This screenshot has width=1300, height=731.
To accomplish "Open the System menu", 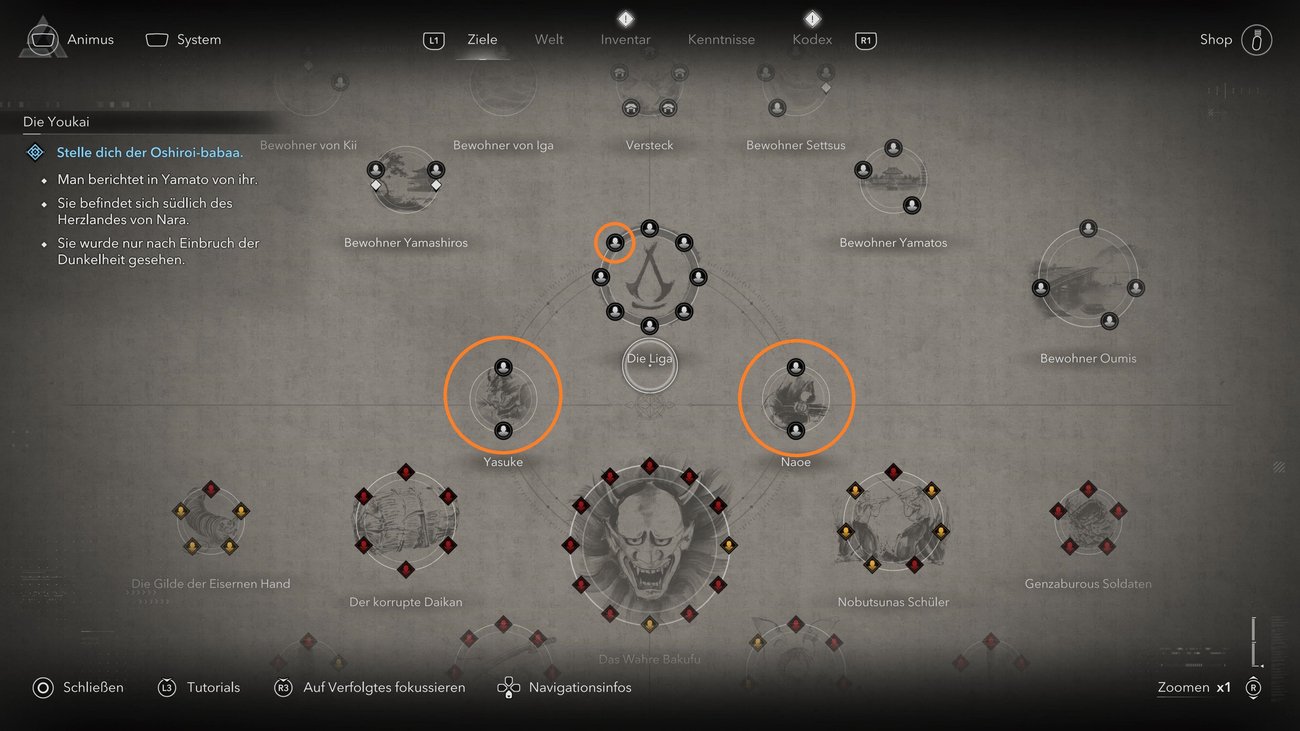I will [x=184, y=39].
